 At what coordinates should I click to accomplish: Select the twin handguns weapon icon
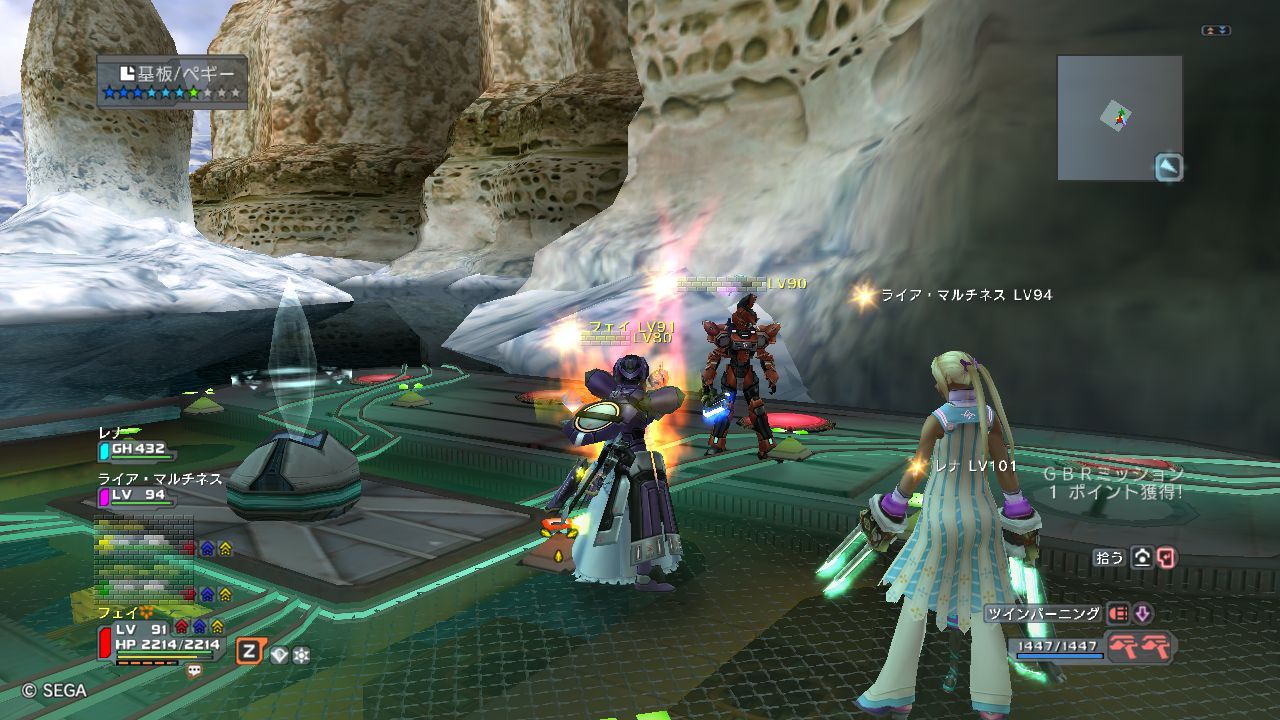point(1142,647)
